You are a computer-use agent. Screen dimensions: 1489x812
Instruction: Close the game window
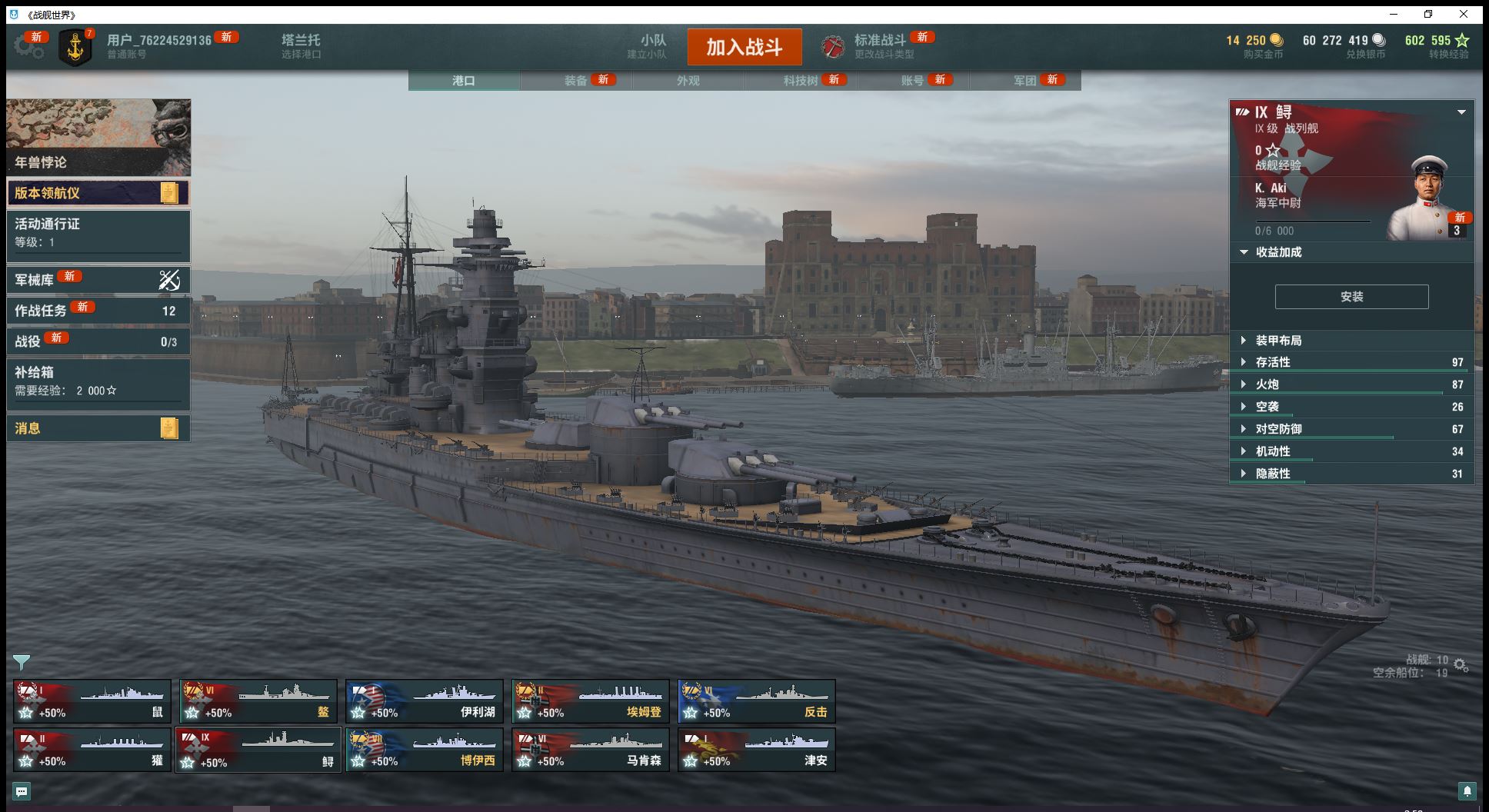(x=1464, y=14)
